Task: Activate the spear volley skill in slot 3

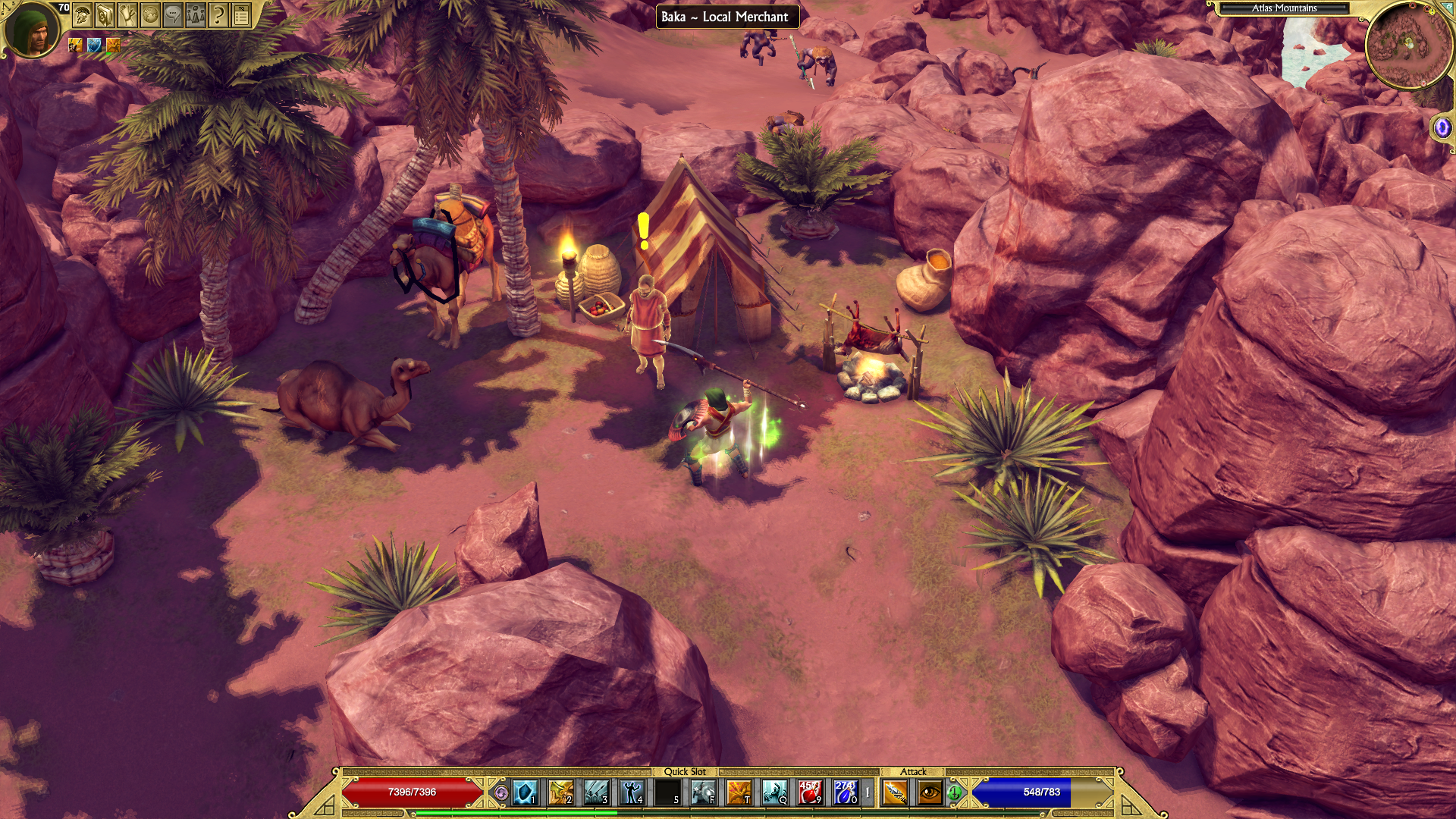Action: click(596, 792)
